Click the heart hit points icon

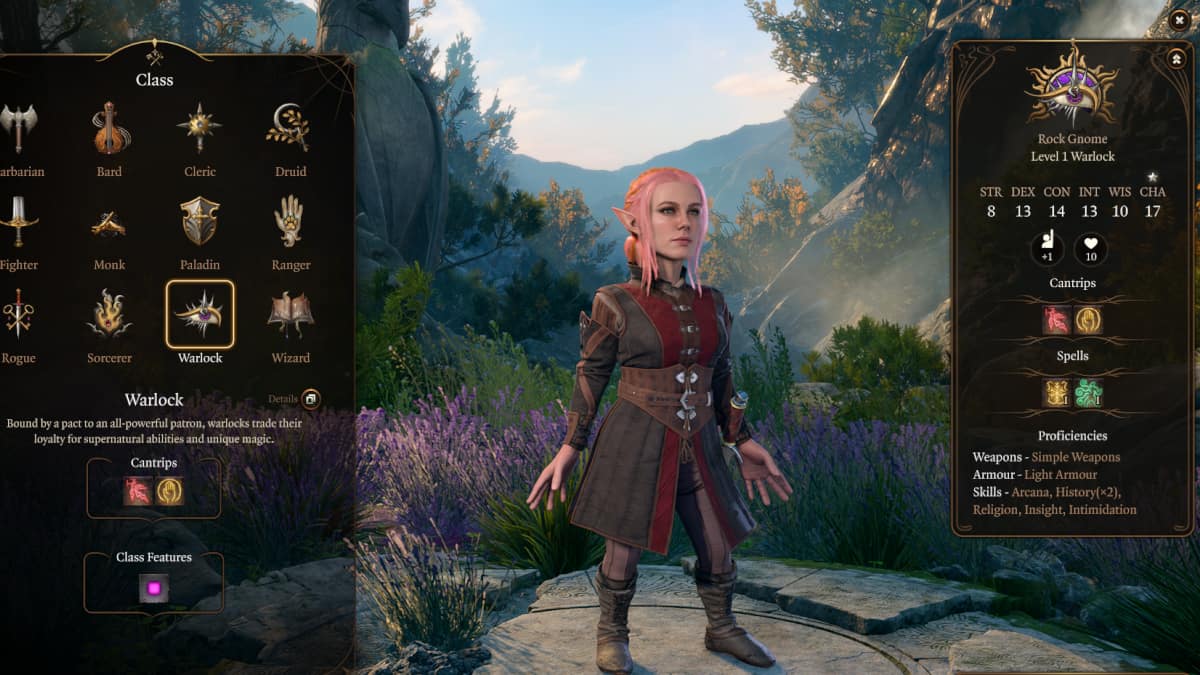[1090, 249]
